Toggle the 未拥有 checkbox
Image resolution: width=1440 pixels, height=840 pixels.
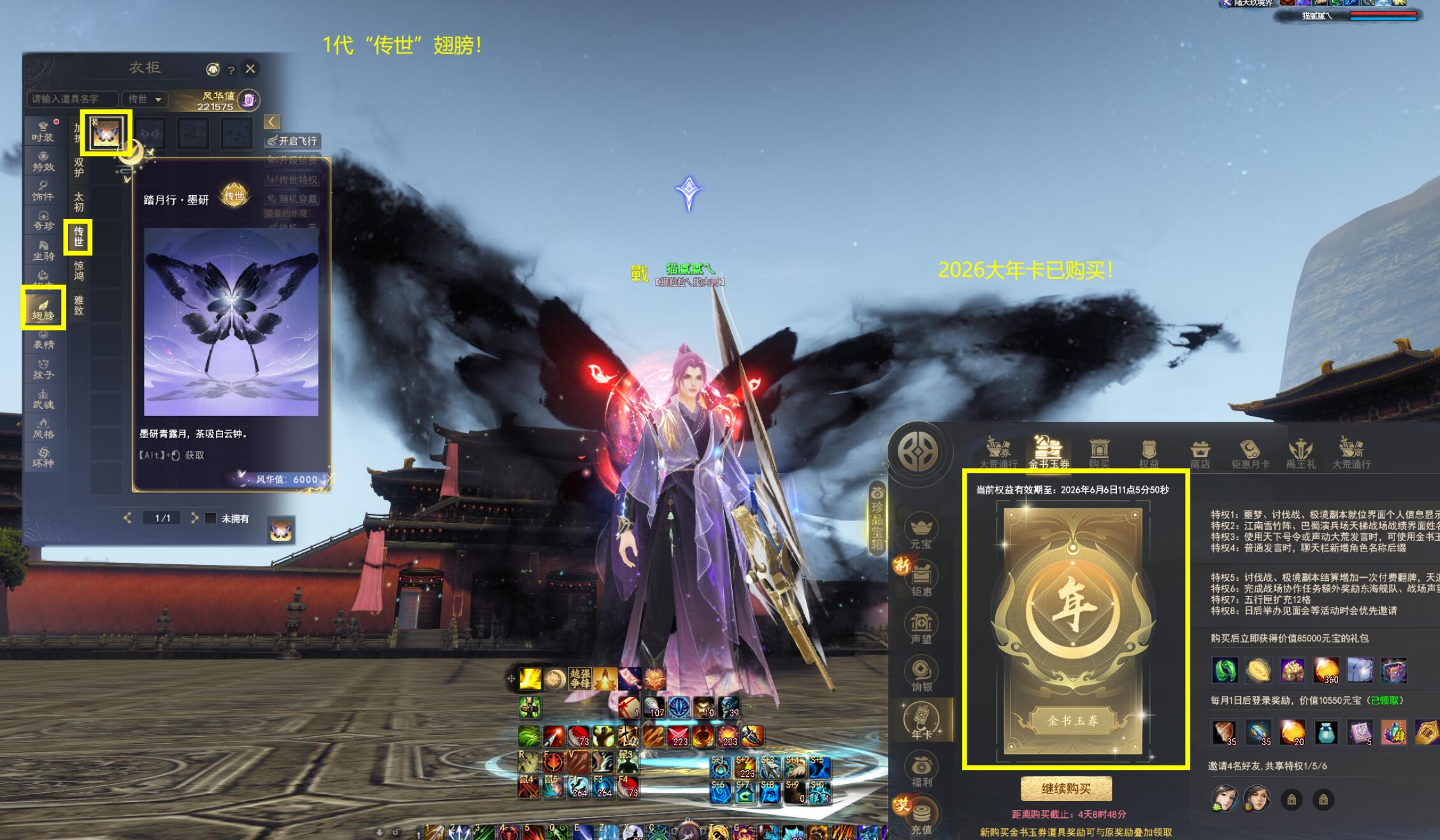(211, 518)
